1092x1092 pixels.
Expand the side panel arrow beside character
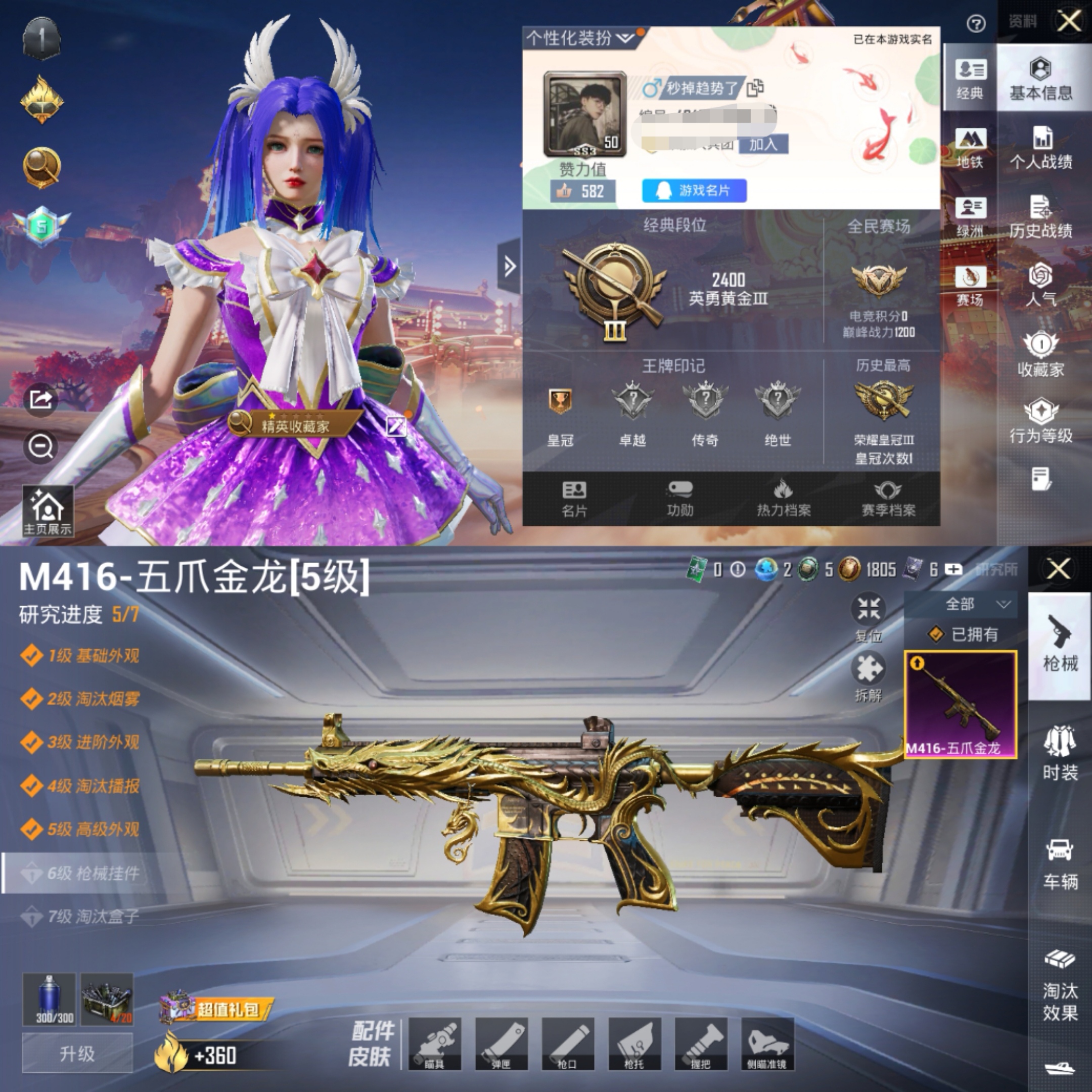(x=509, y=264)
